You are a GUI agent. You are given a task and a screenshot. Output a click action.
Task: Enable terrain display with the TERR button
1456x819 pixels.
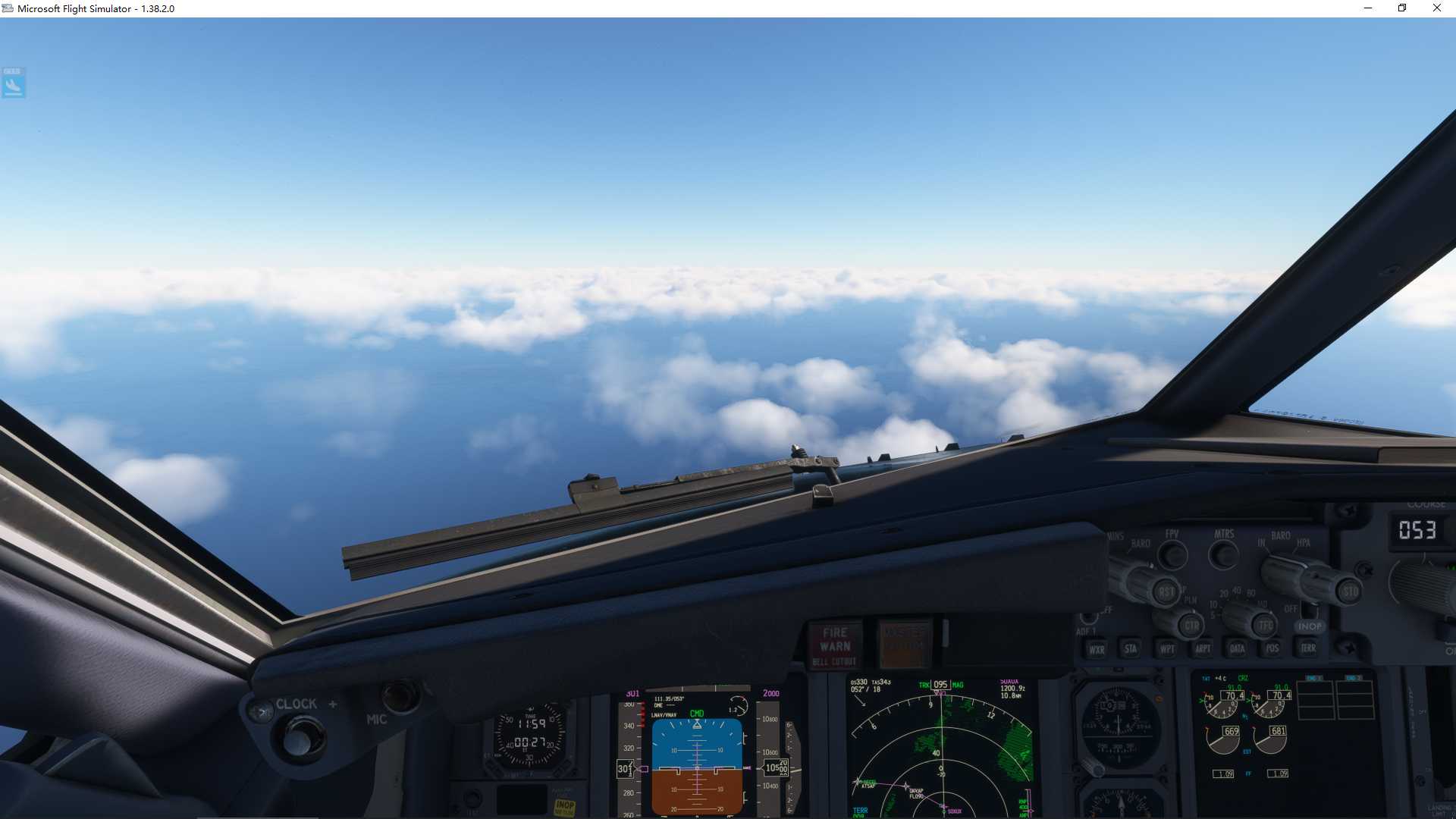[x=1308, y=648]
